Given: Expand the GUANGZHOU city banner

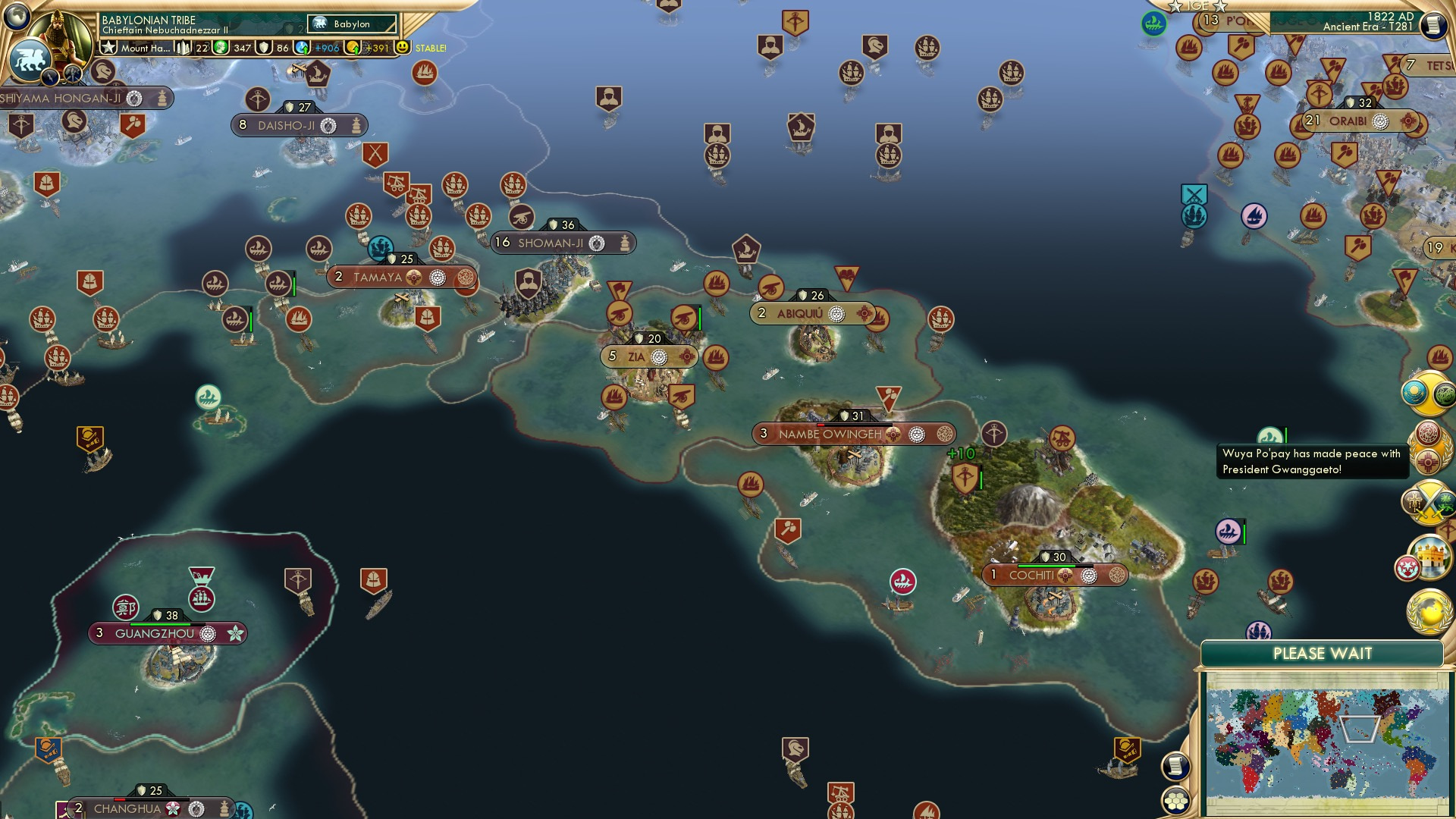Looking at the screenshot, I should (156, 632).
